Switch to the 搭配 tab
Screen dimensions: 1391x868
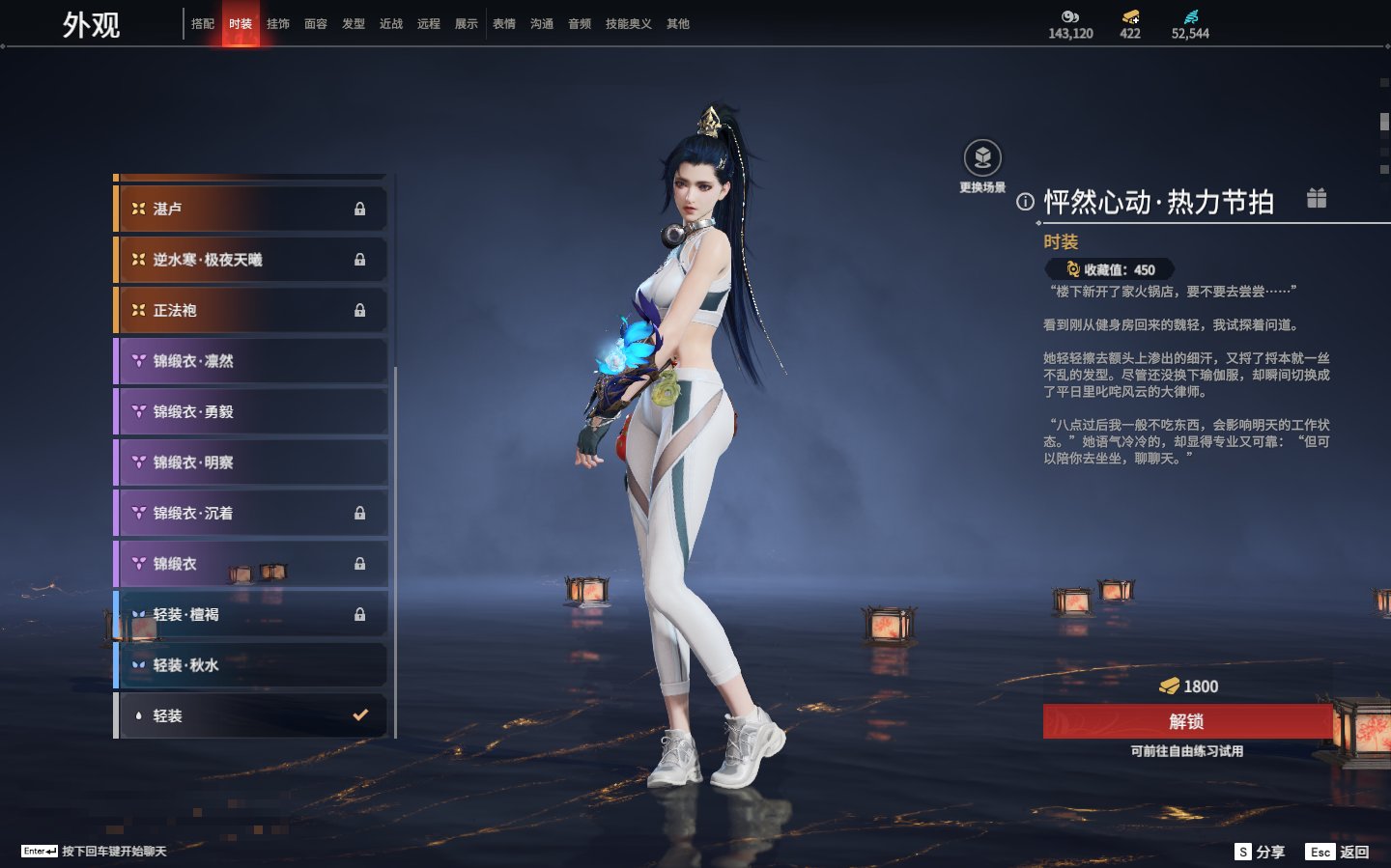click(x=203, y=24)
